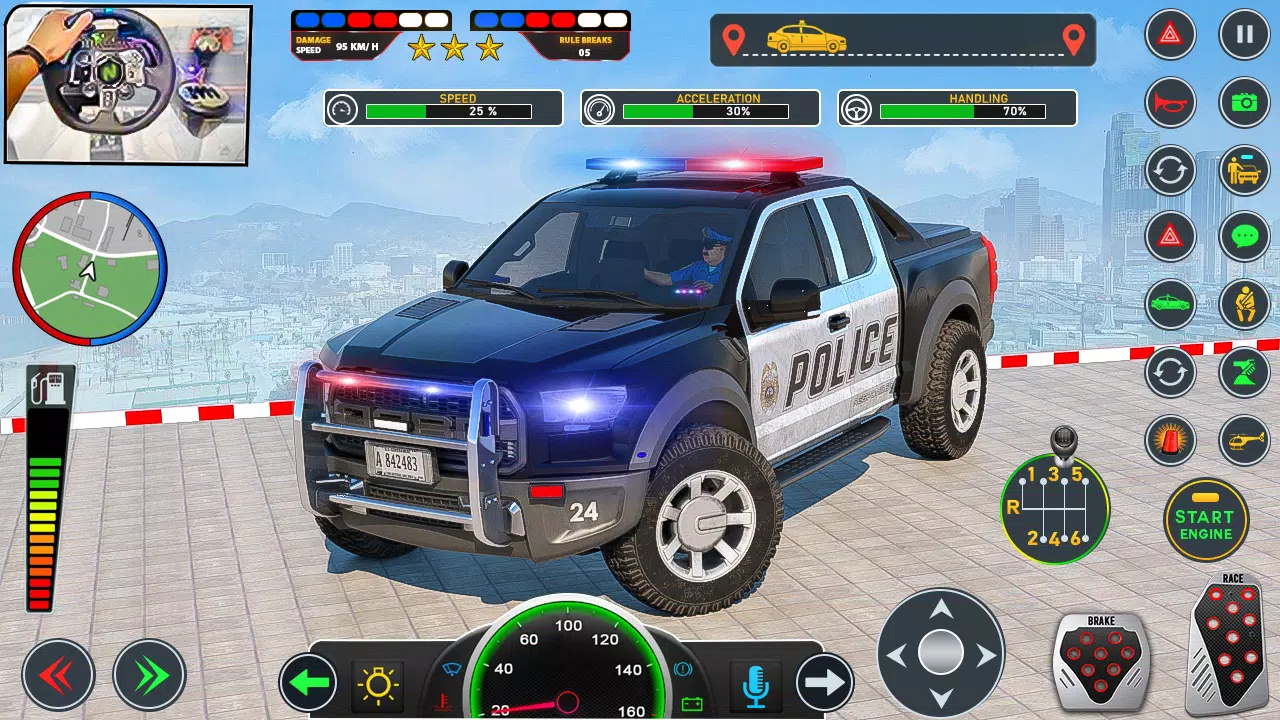
Task: Fasten the seatbelt icon
Action: point(1245,304)
